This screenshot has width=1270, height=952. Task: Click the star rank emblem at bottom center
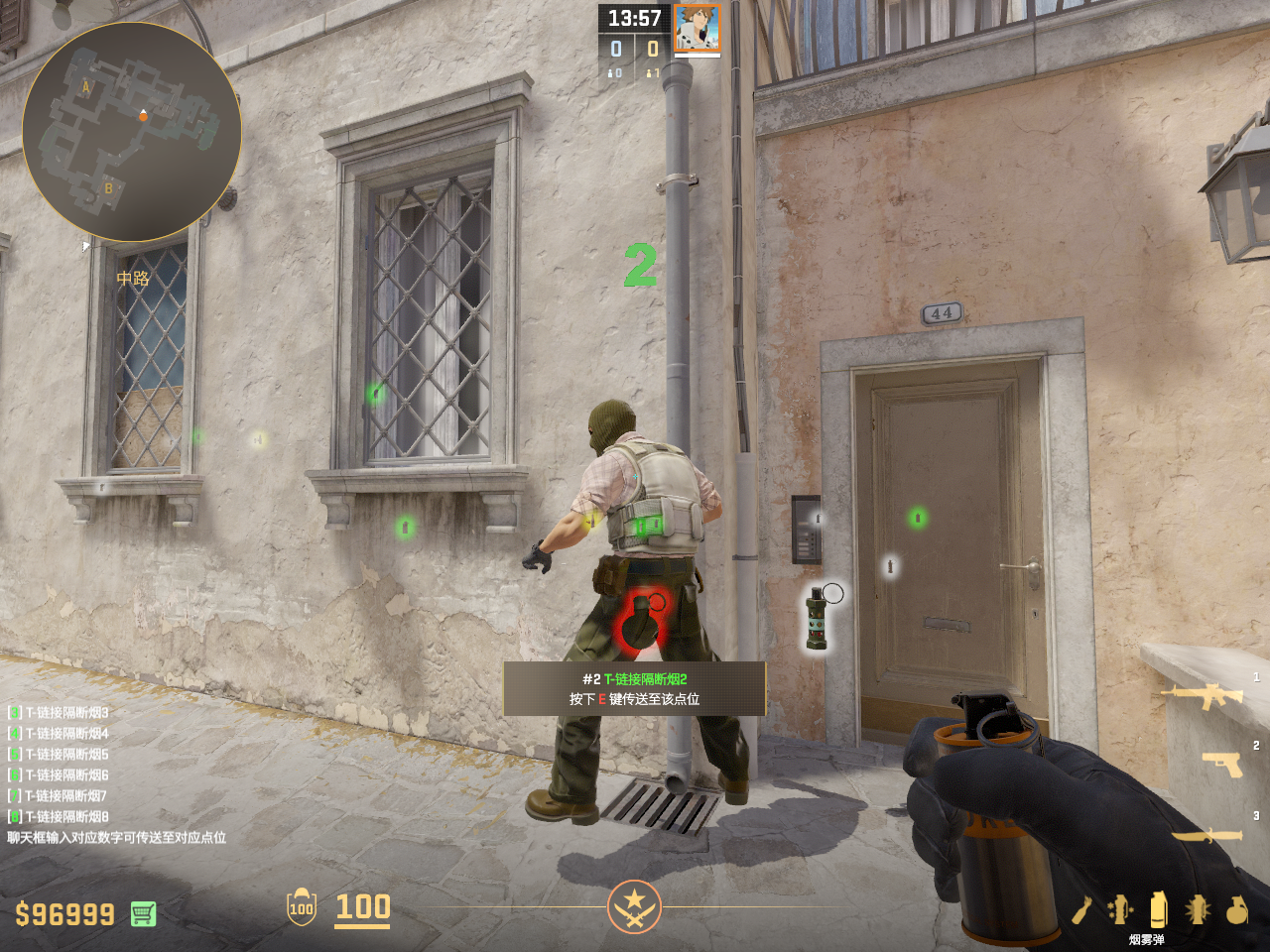(x=634, y=906)
